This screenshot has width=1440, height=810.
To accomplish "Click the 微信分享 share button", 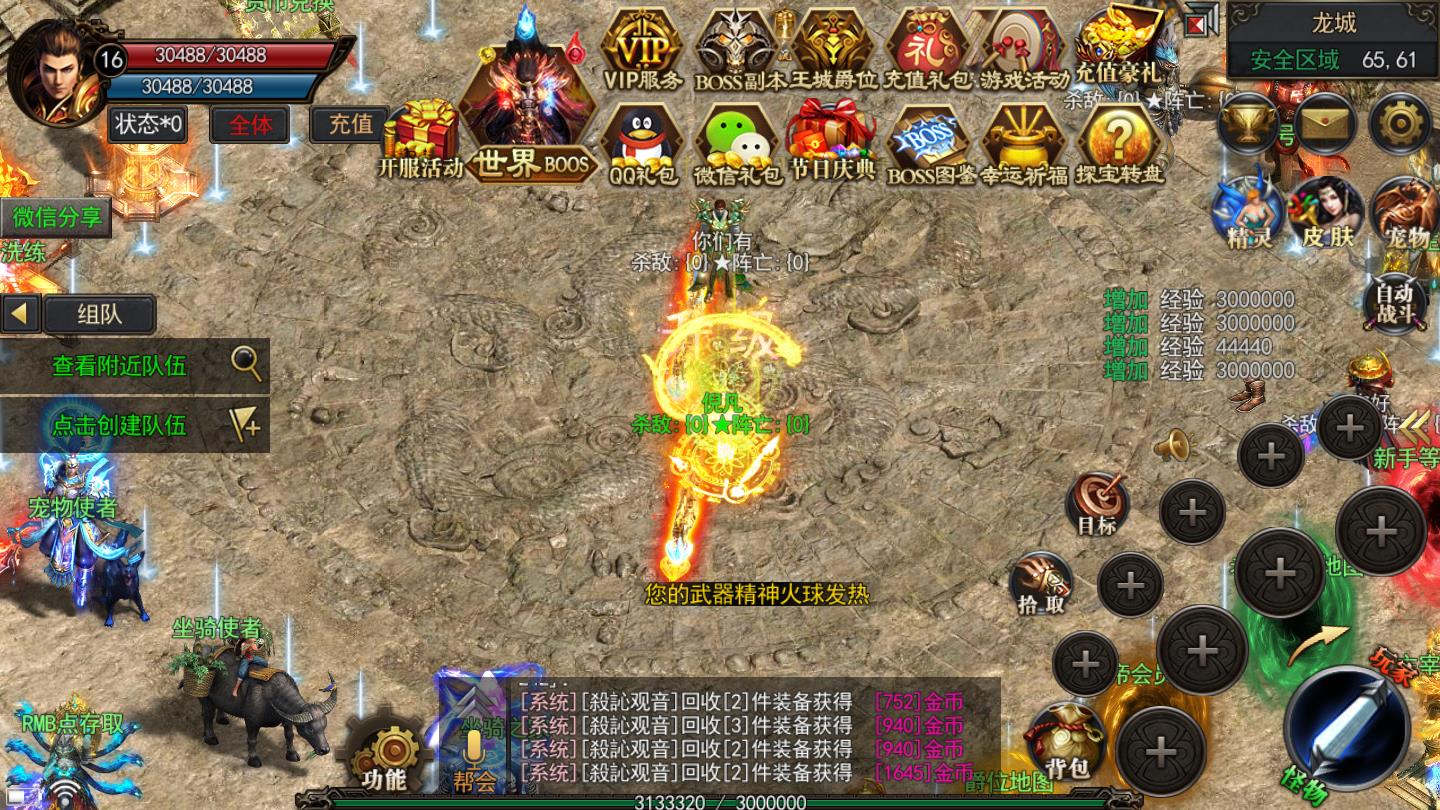I will (x=56, y=217).
